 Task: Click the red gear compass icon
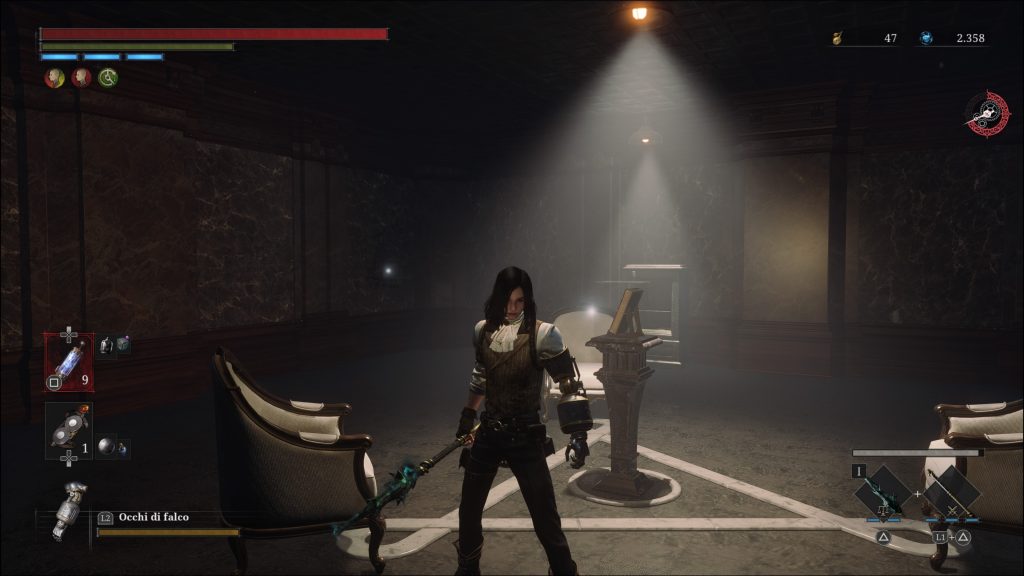[x=988, y=113]
